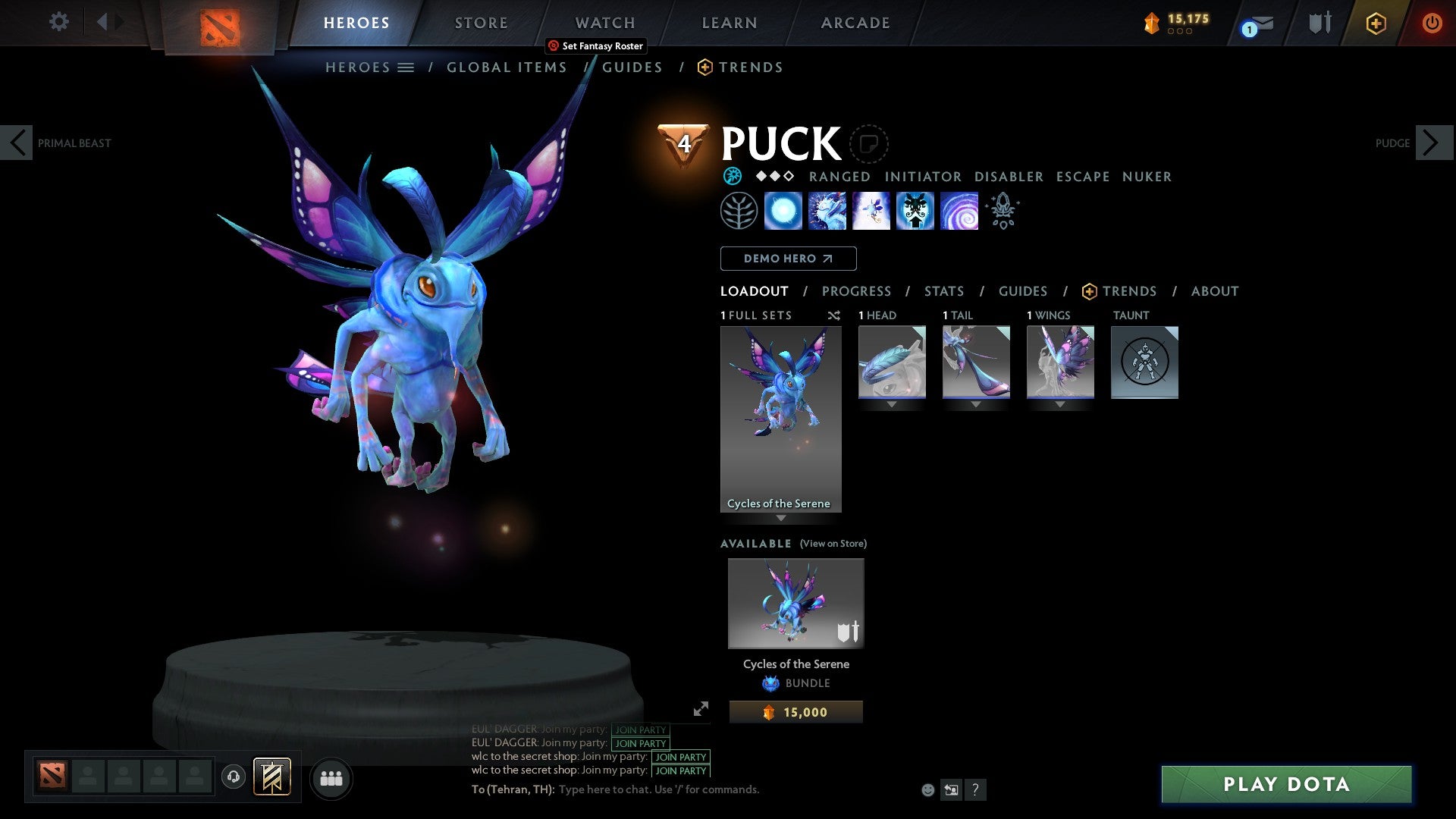Open the settings gear icon
Image resolution: width=1456 pixels, height=819 pixels.
(x=58, y=22)
